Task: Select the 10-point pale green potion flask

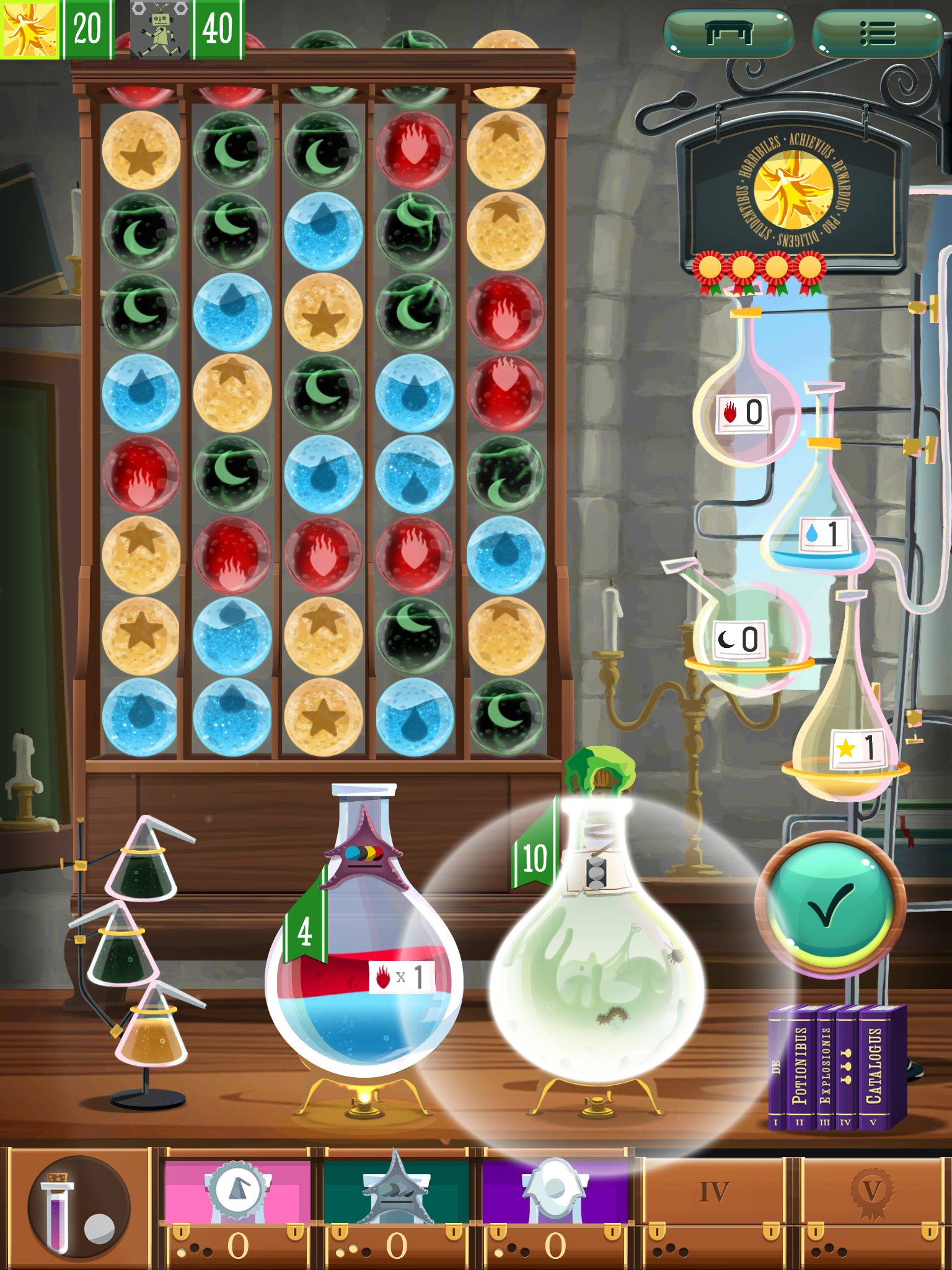Action: point(596,955)
